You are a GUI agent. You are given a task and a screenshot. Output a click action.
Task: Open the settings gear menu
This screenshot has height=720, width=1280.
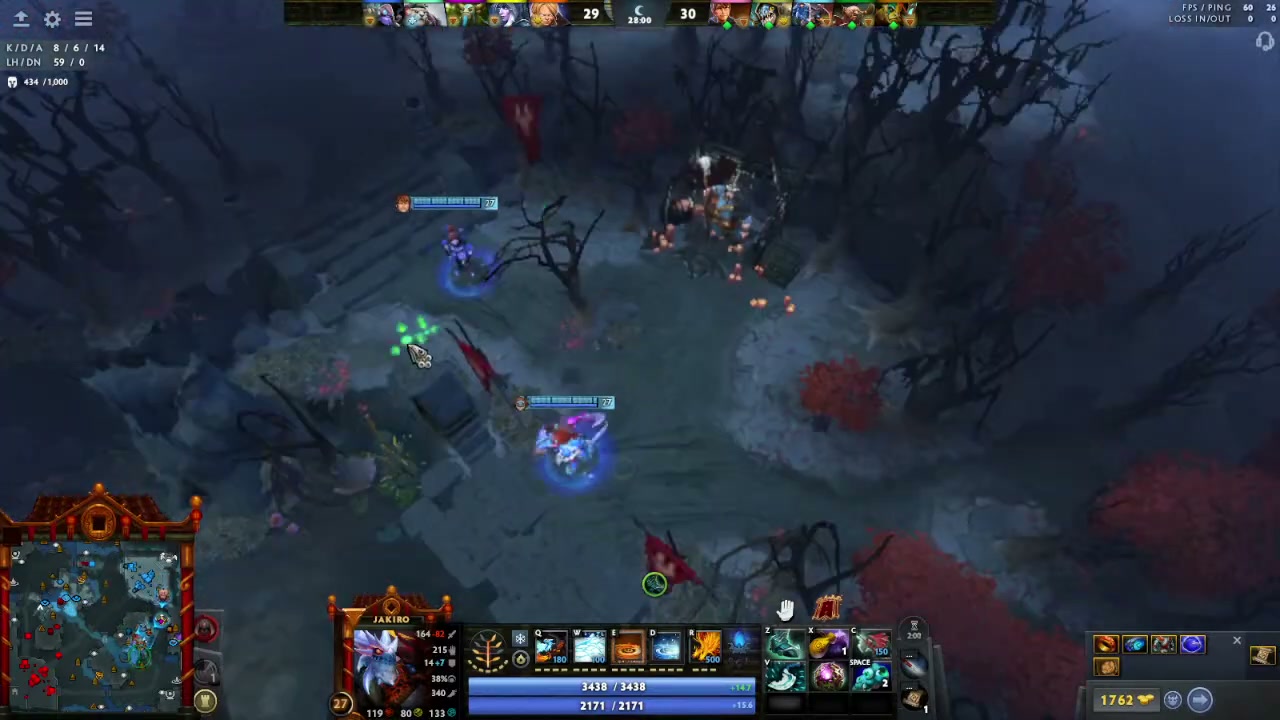tap(52, 18)
